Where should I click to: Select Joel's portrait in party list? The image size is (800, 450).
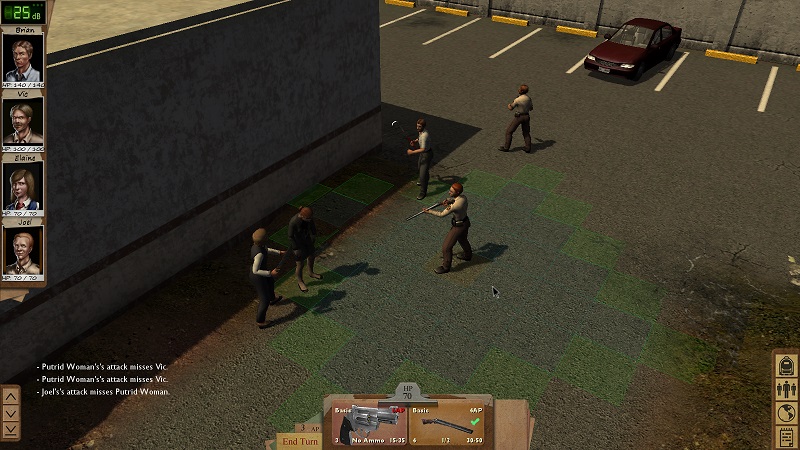[23, 250]
